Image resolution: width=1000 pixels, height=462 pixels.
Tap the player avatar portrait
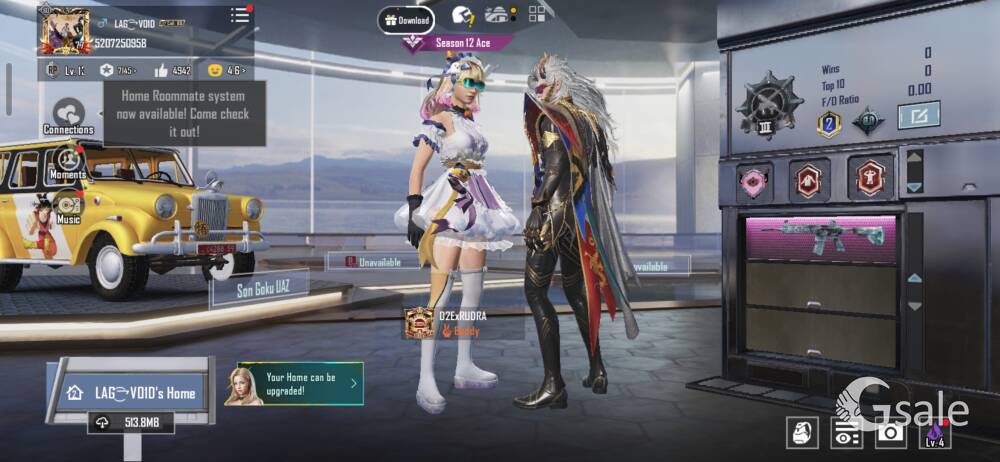(65, 31)
